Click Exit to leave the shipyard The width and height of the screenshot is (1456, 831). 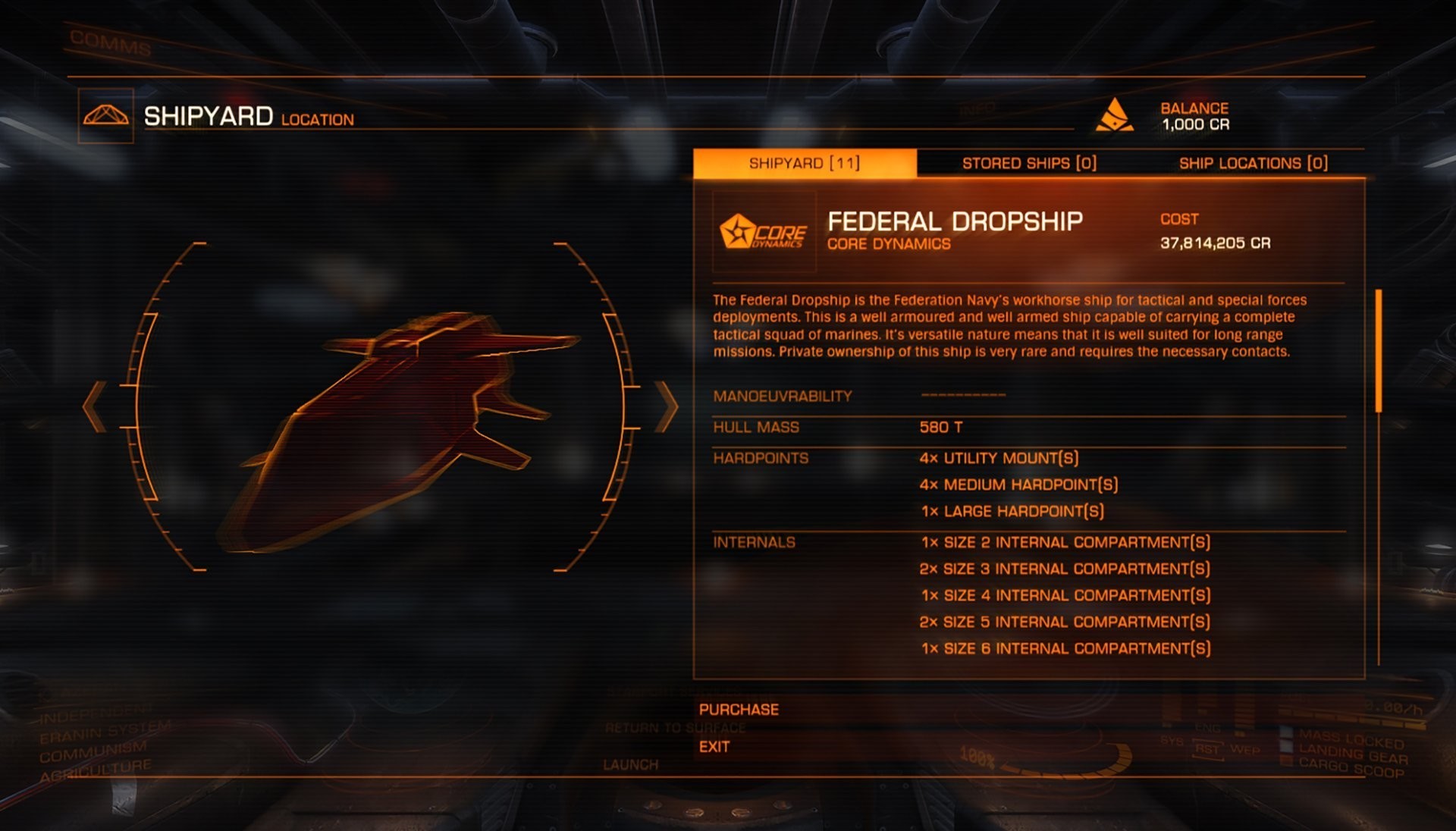click(714, 747)
